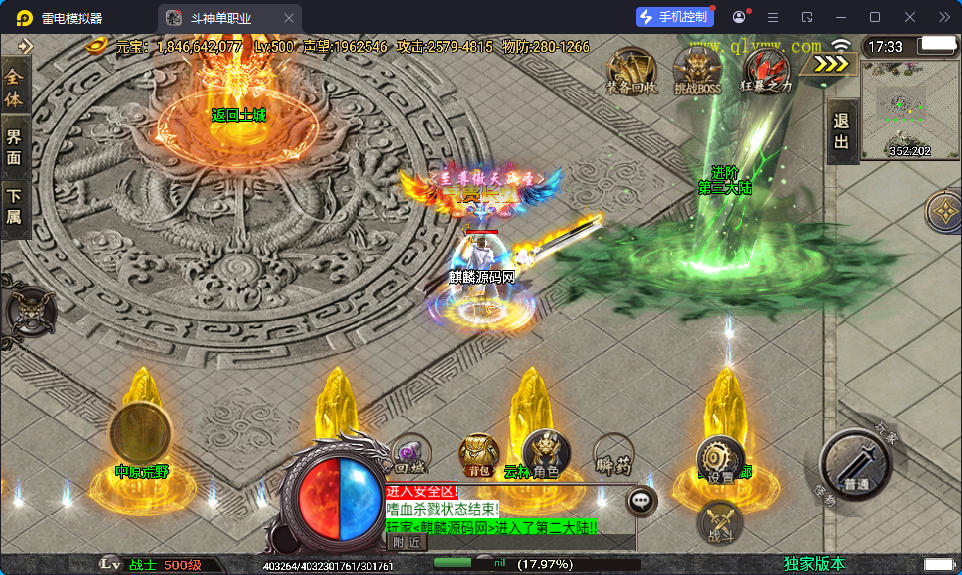Switch to the 下属 tab
Screen dimensions: 962x575
(14, 206)
